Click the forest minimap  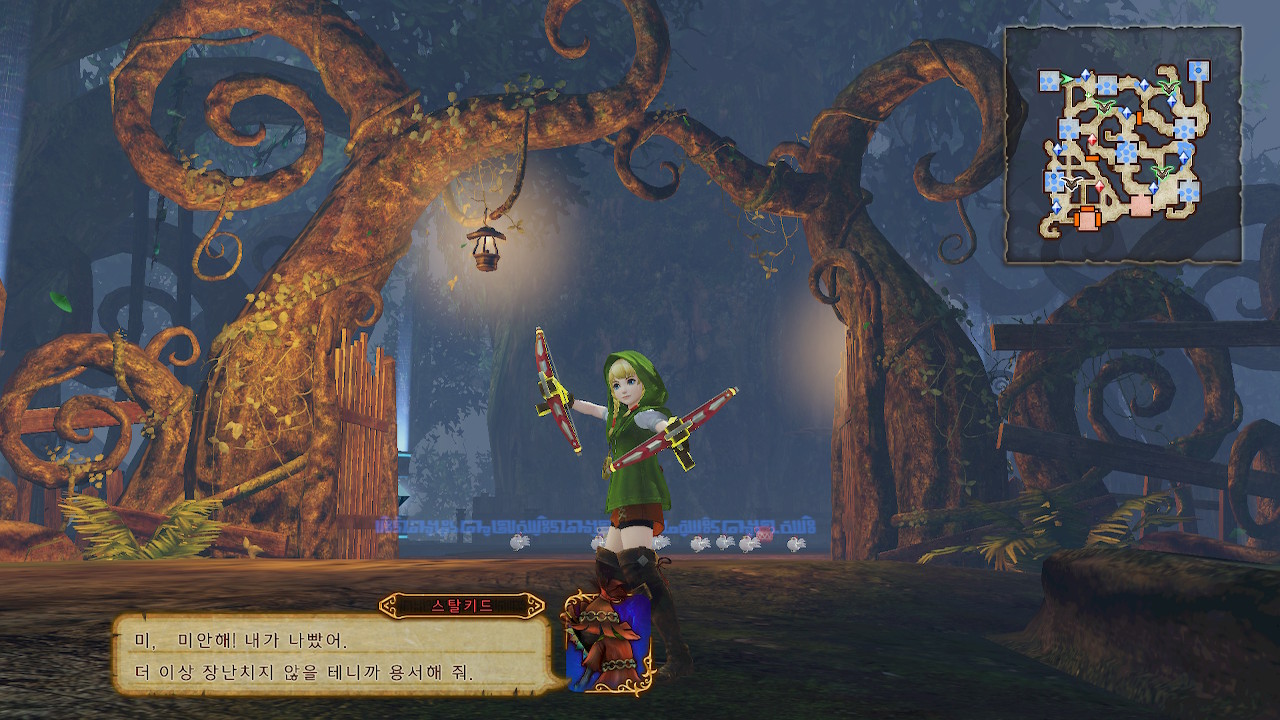point(1123,145)
